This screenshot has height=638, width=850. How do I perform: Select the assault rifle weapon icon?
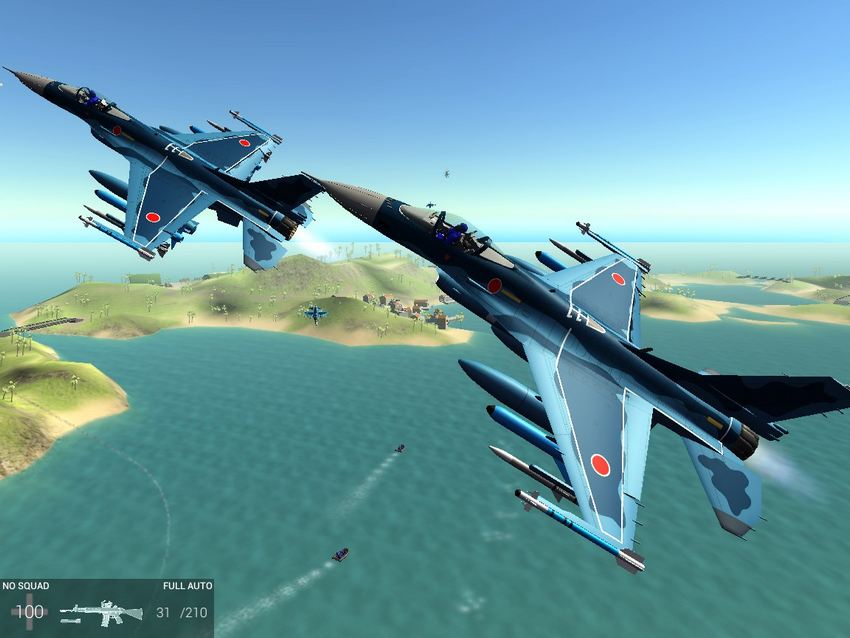tap(101, 612)
